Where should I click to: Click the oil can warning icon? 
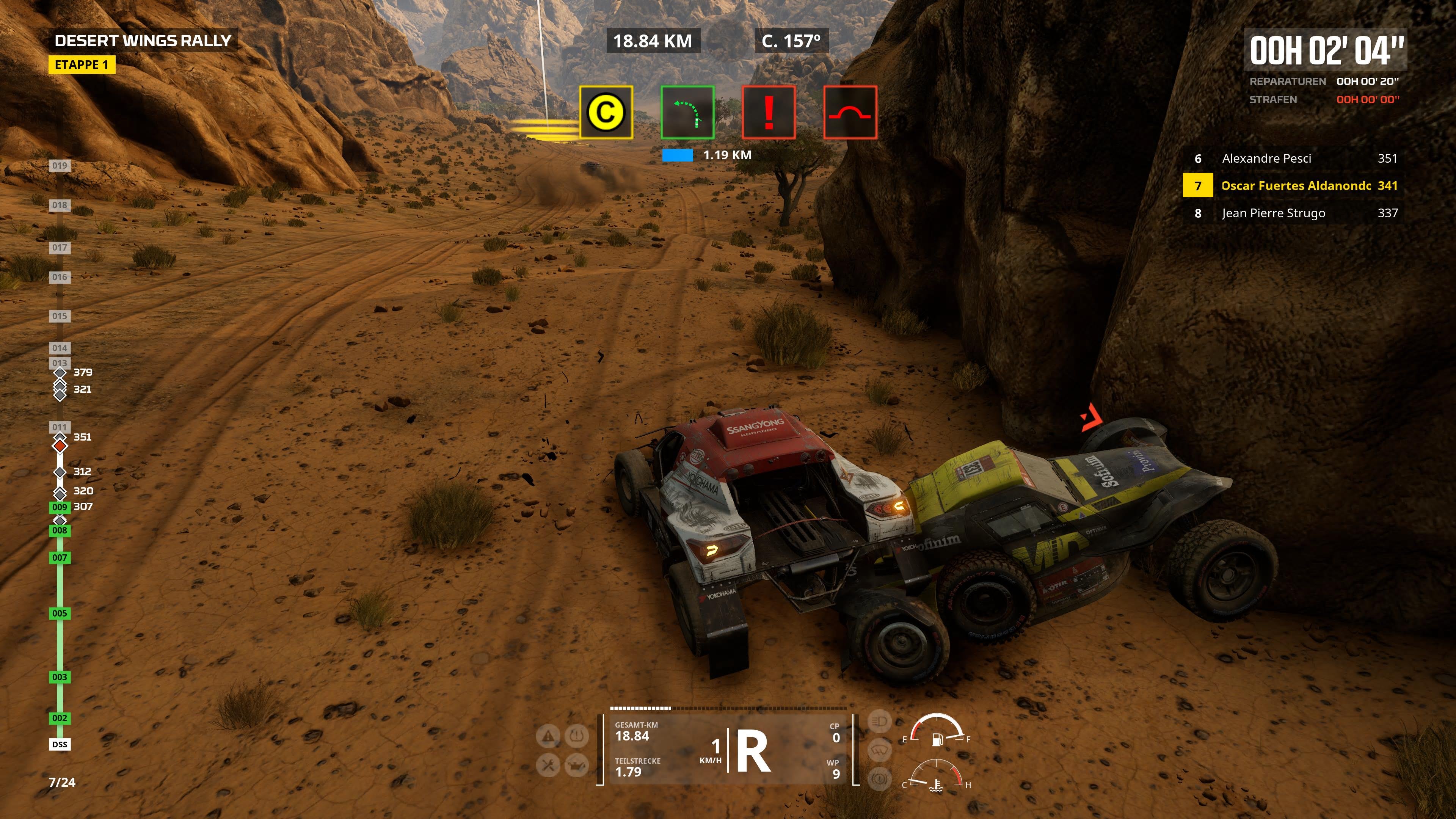pos(576,766)
